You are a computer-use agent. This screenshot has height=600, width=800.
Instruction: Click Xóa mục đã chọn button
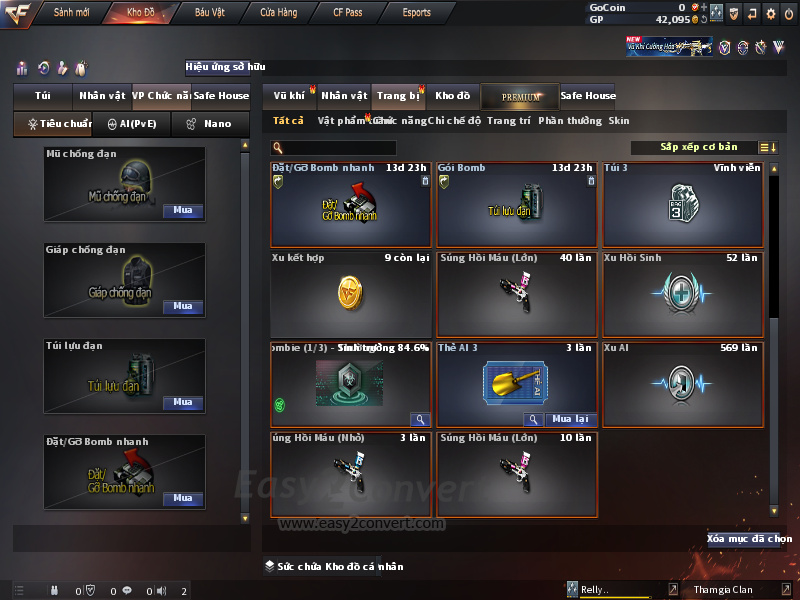click(x=749, y=539)
